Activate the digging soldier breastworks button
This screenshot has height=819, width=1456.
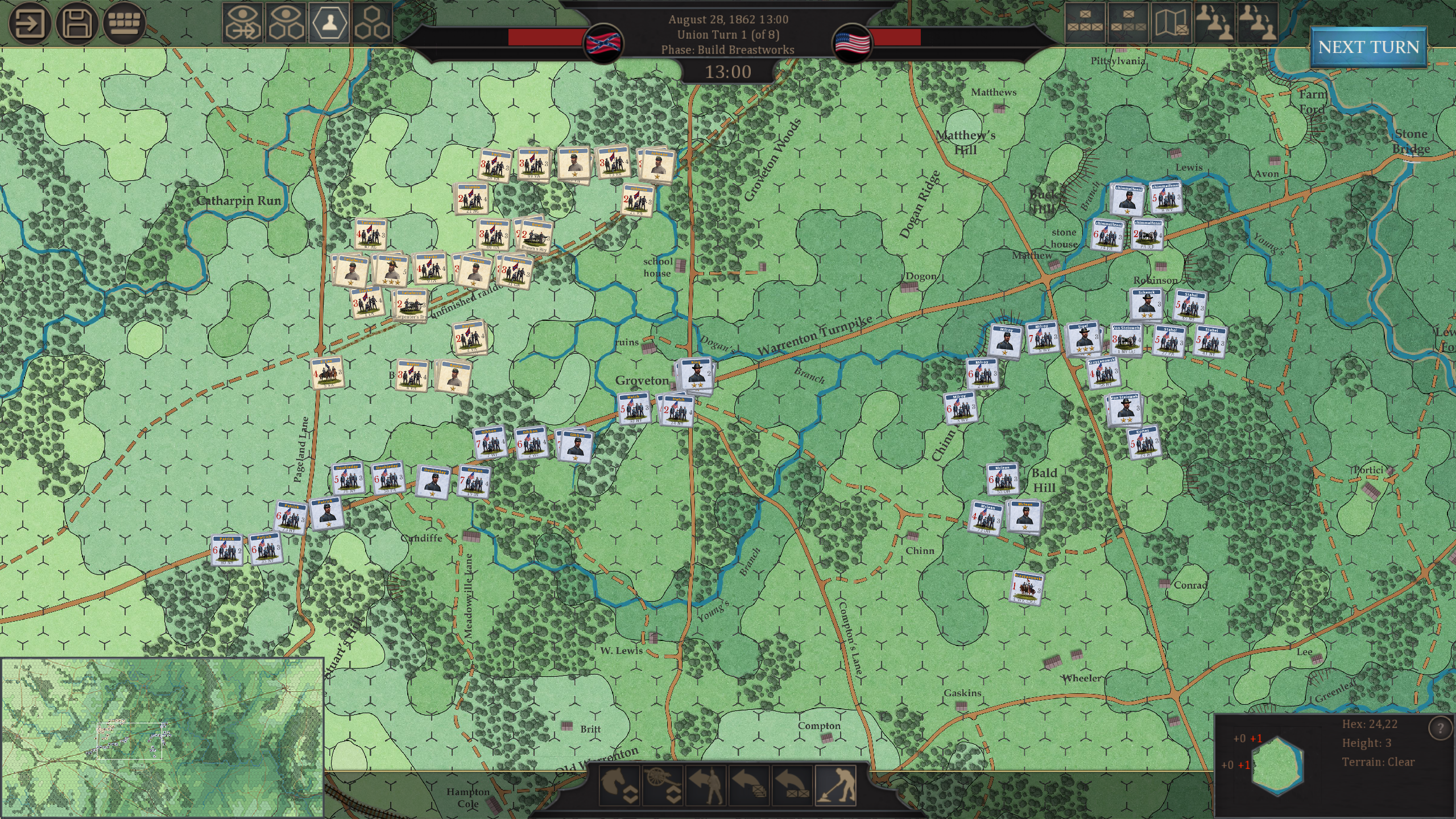pos(835,785)
